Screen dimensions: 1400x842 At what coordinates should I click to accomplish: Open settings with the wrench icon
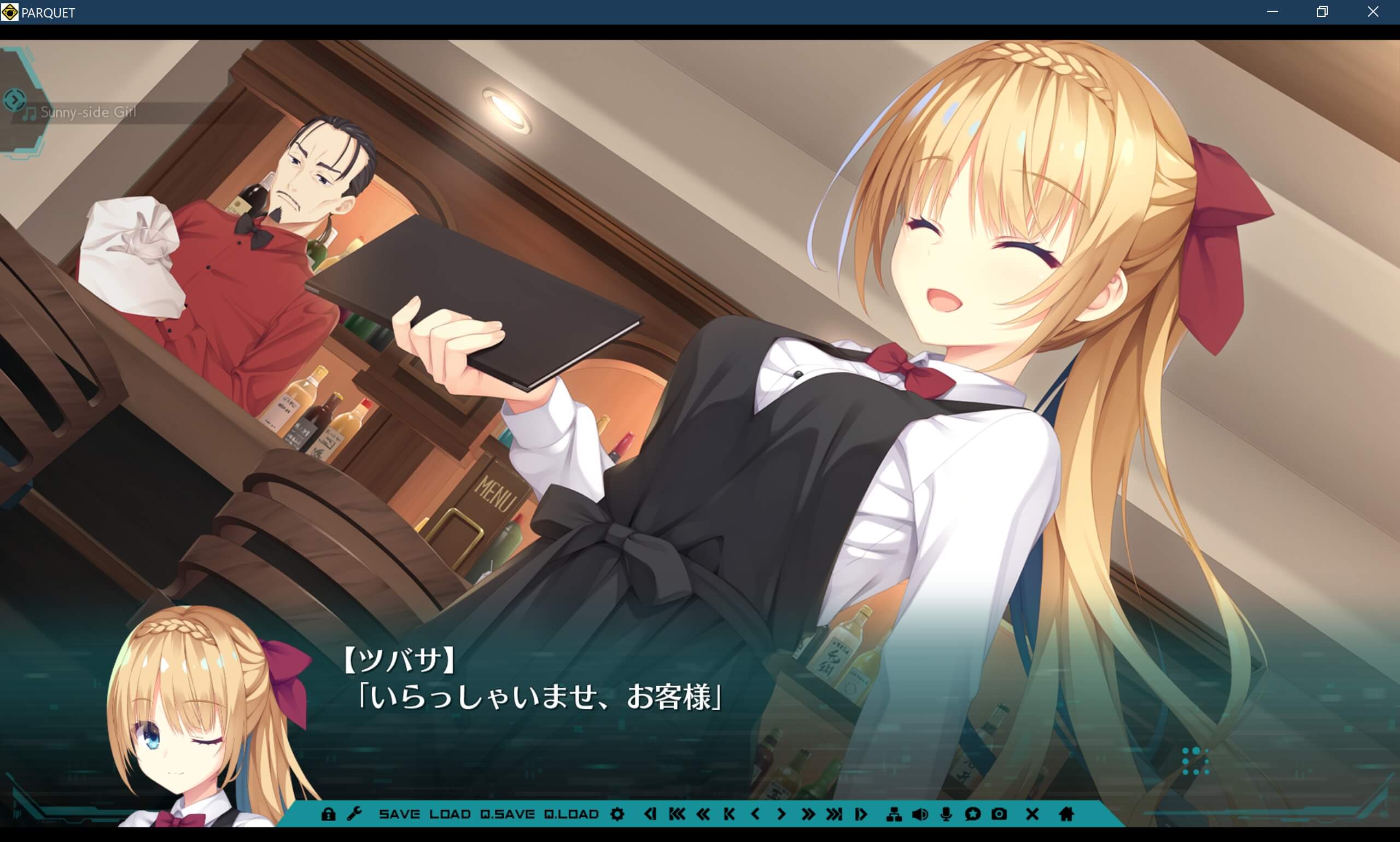coord(355,814)
